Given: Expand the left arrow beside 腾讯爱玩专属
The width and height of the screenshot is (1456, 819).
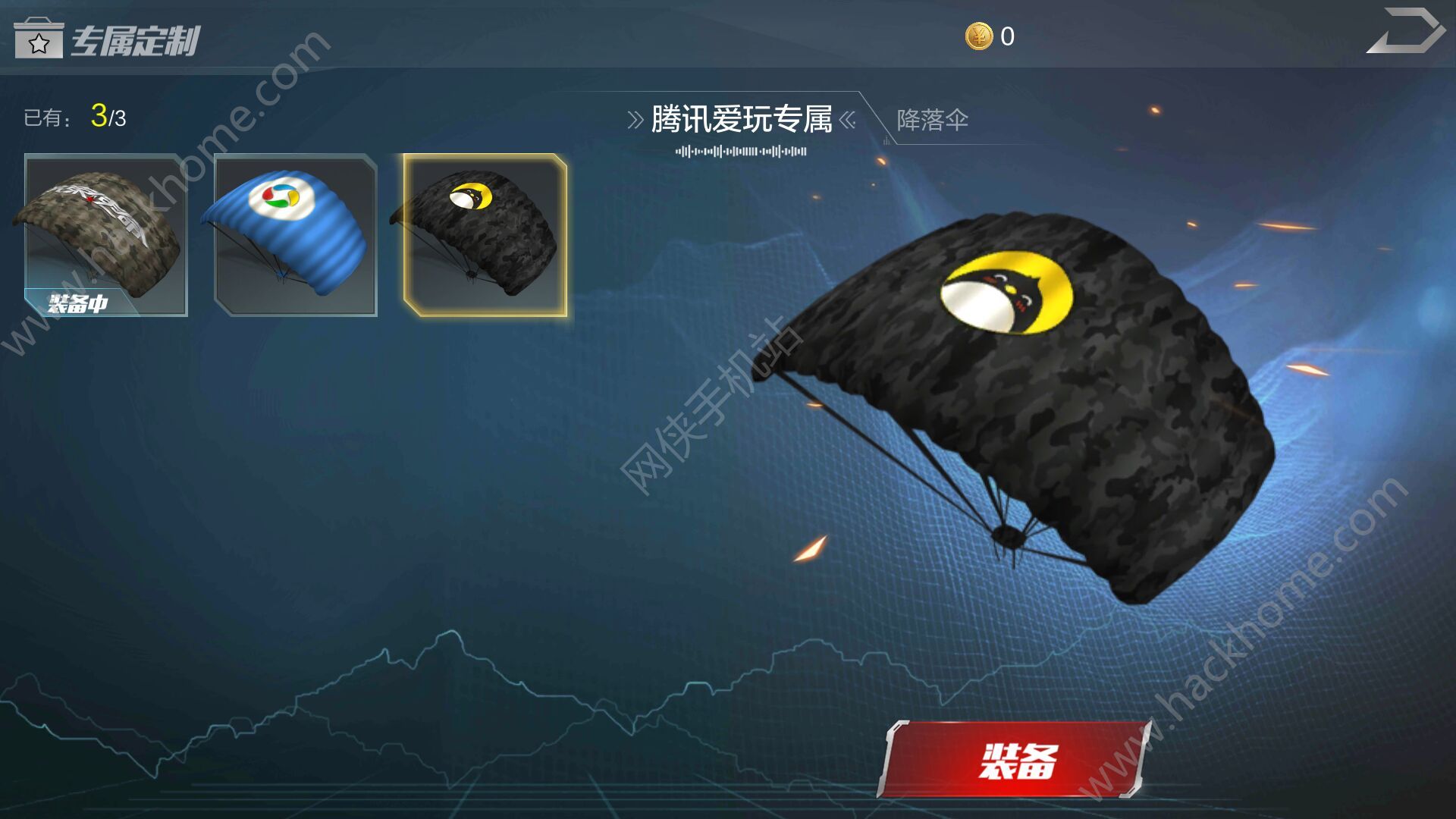Looking at the screenshot, I should click(635, 118).
